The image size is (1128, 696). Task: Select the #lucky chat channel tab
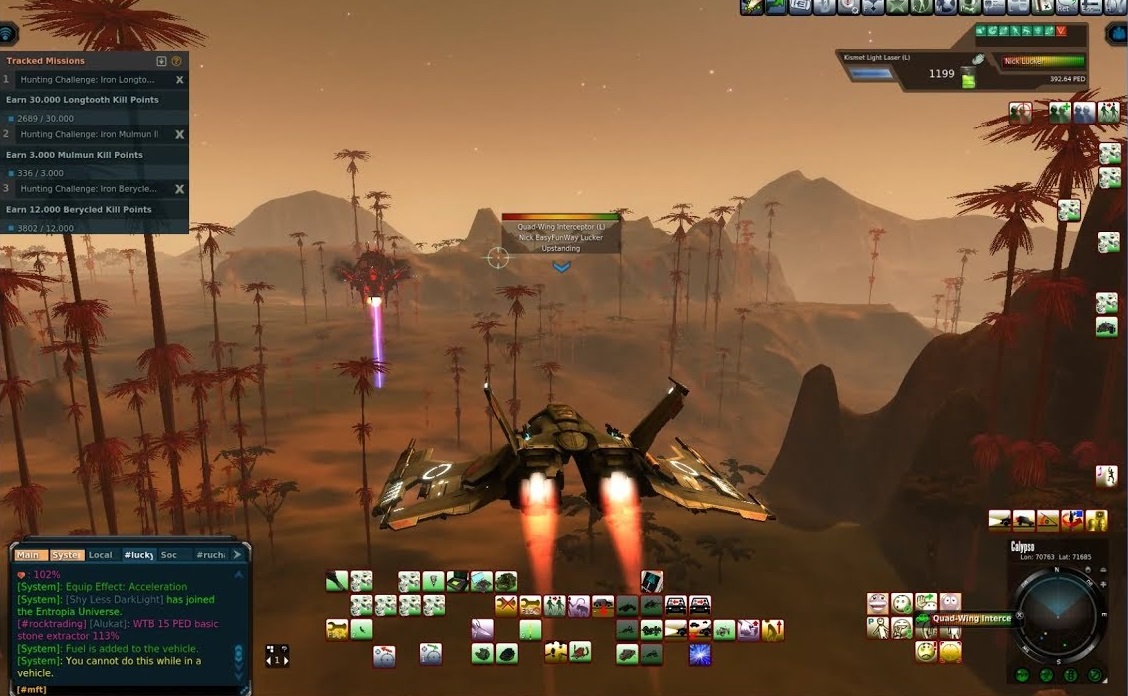[138, 555]
